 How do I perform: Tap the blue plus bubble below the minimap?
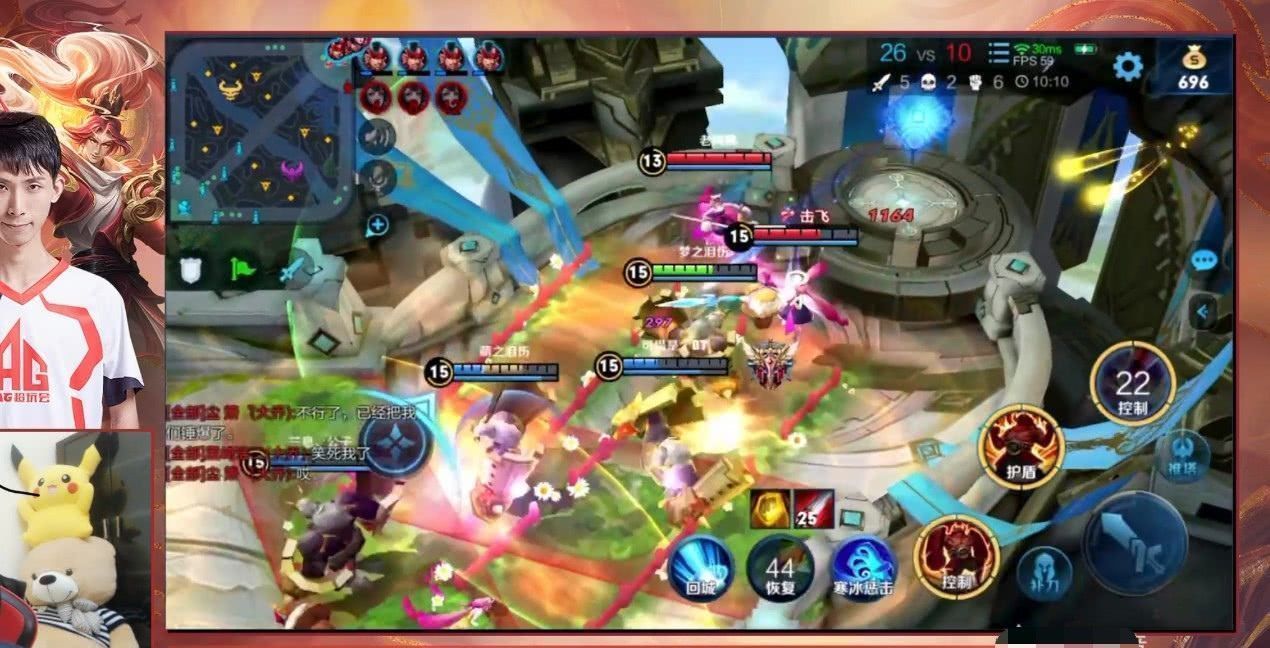pos(377,225)
